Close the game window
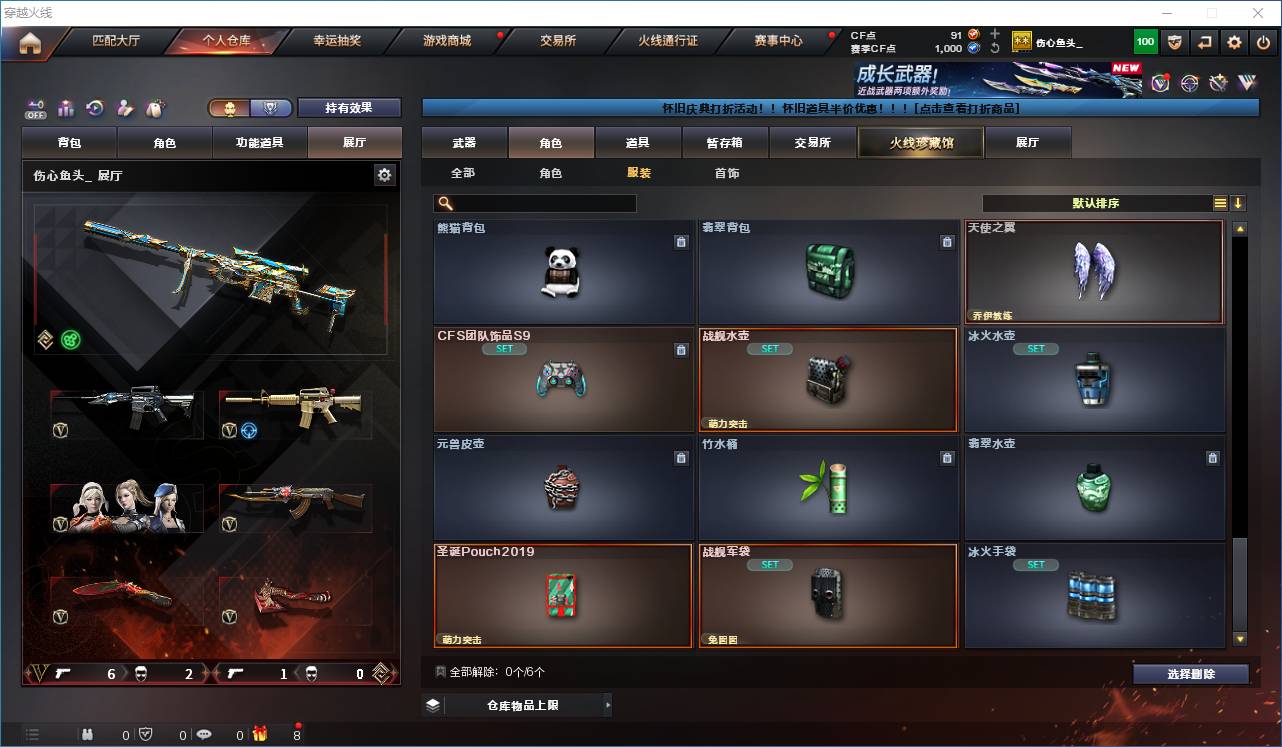The image size is (1282, 747). coord(1258,13)
